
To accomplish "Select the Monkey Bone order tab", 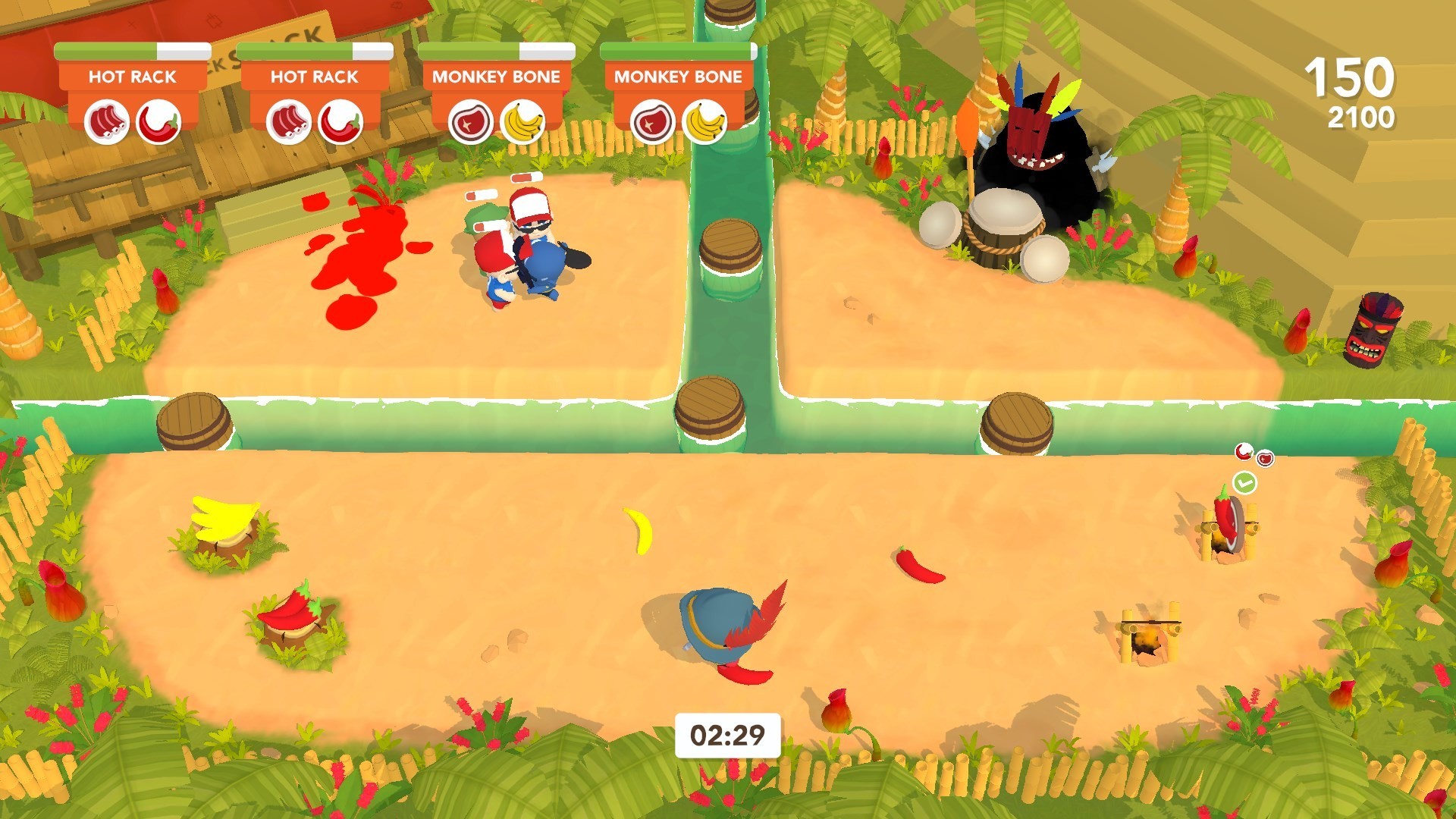I will (x=497, y=76).
